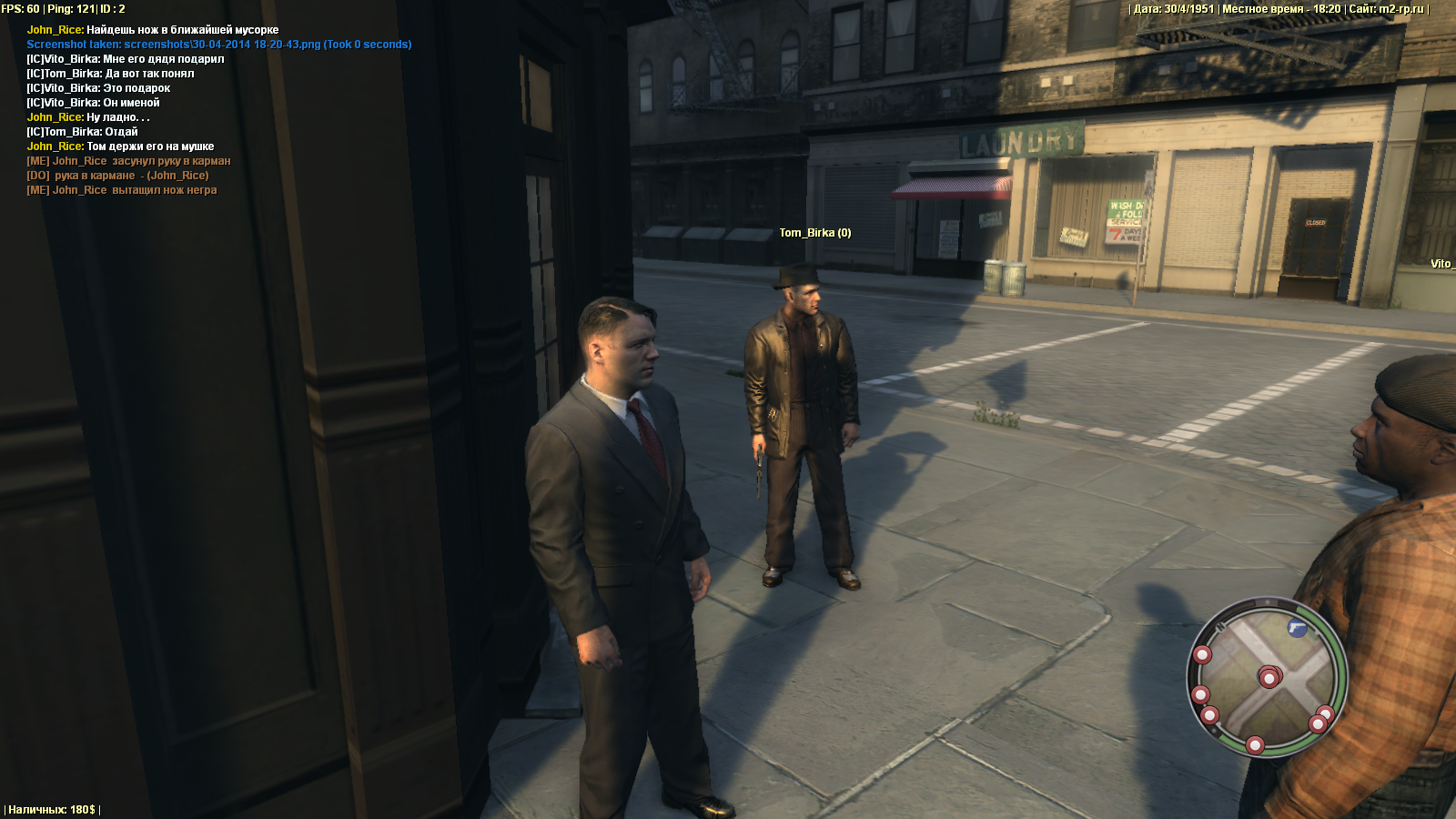Click the Tom_Birka player name tag
This screenshot has height=819, width=1456.
814,233
